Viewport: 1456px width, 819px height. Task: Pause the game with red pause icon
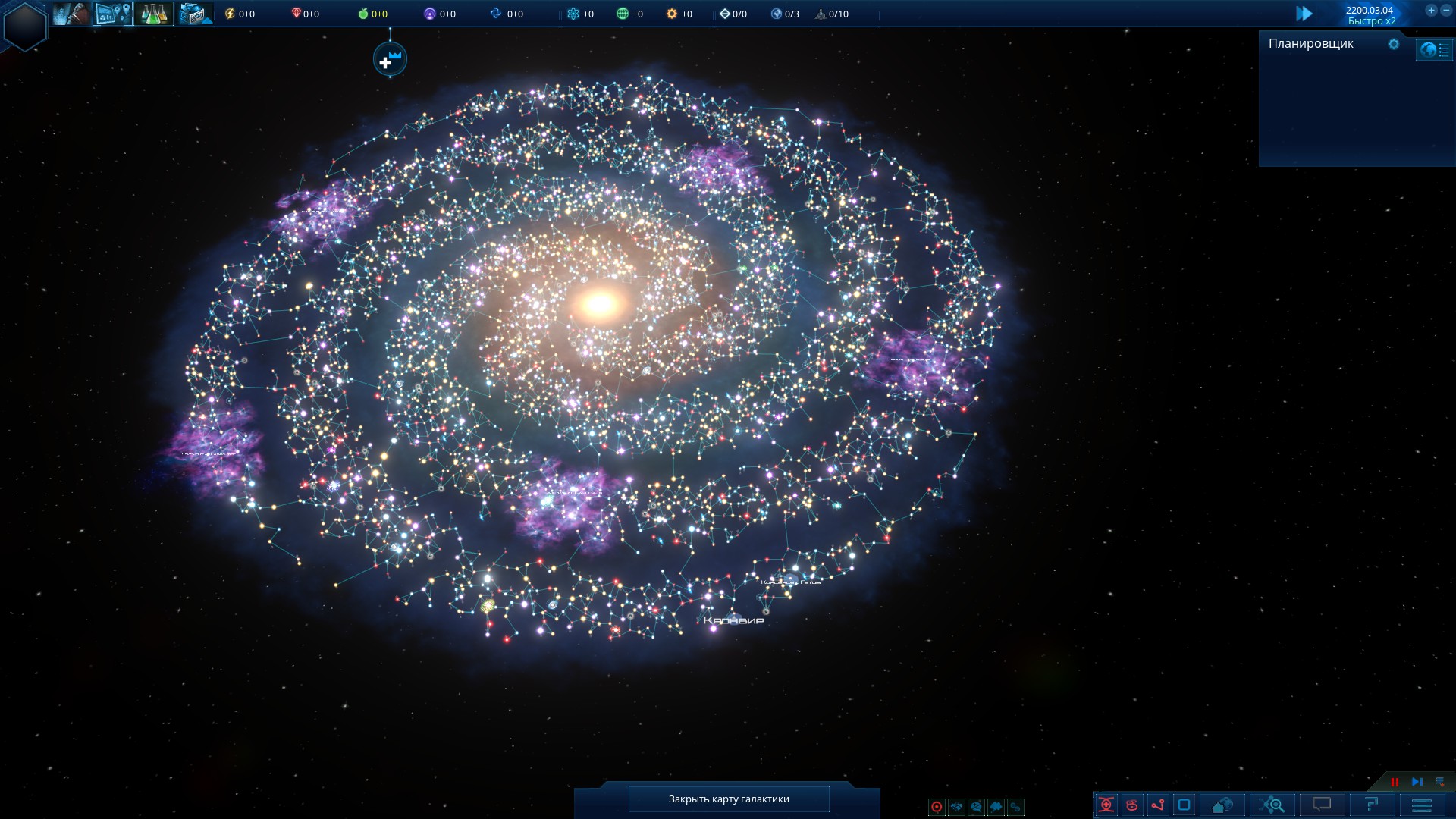click(x=1395, y=782)
